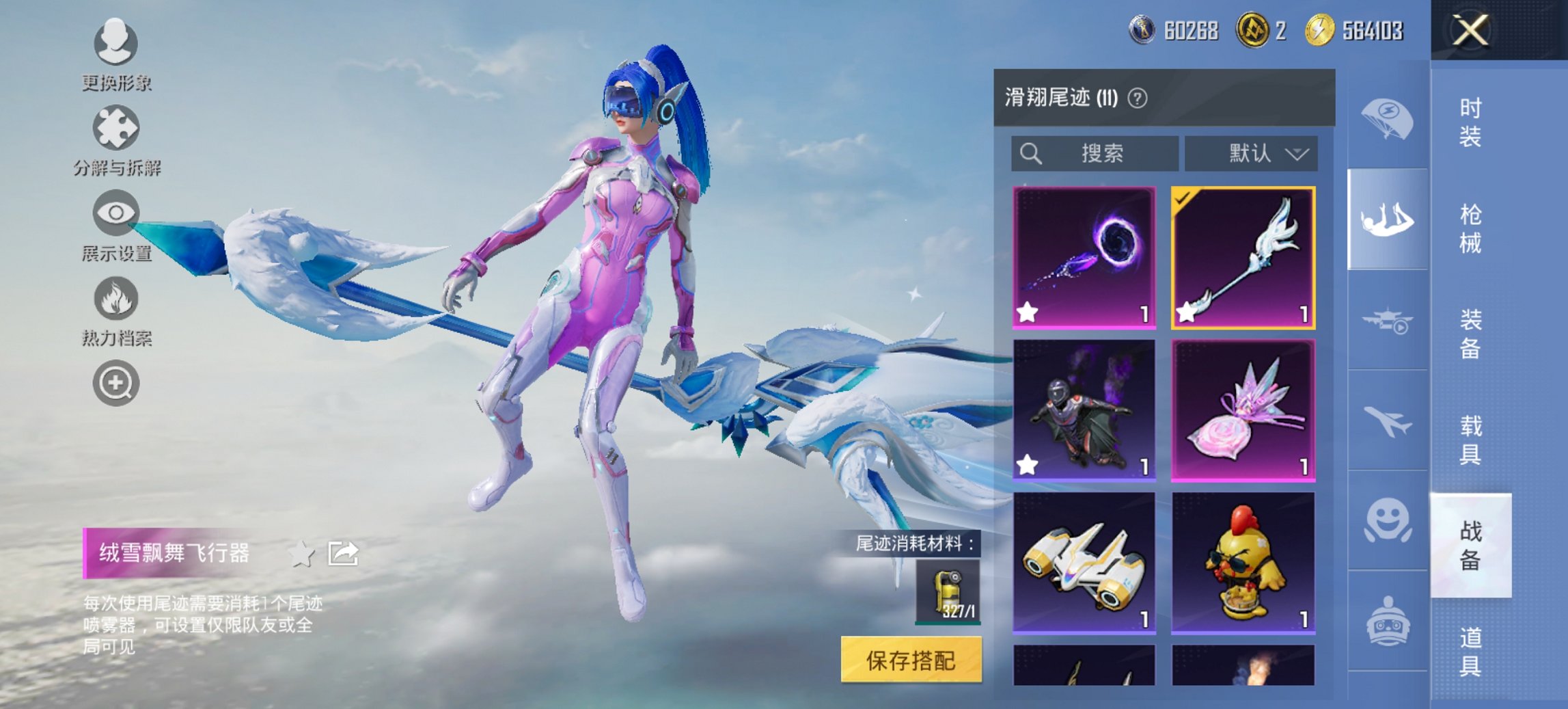Screen dimensions: 1568x709
Task: Click the magnifier zoom icon on left sidebar
Action: coord(116,383)
